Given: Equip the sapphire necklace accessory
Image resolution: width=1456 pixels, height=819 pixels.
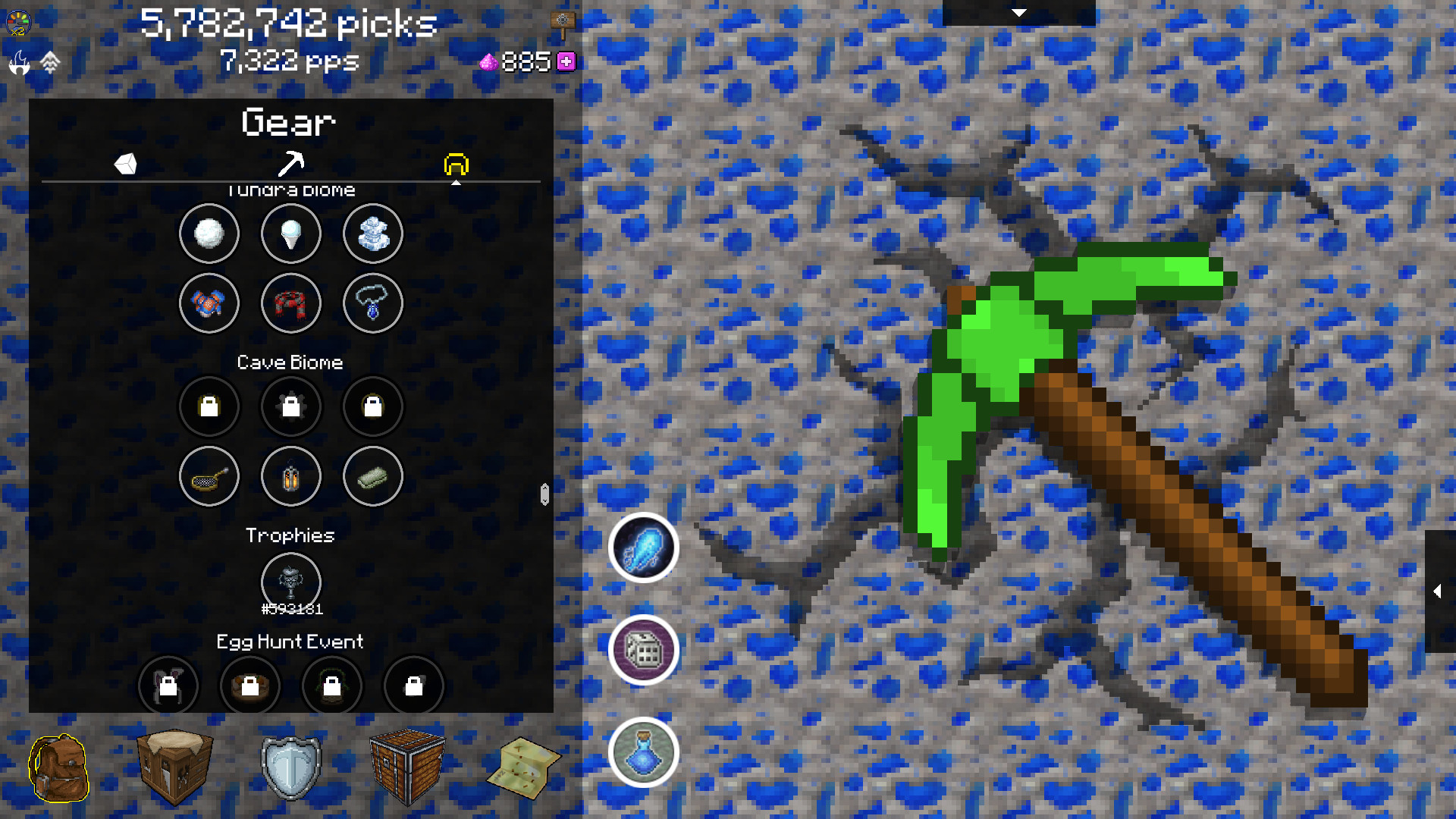Looking at the screenshot, I should click(x=373, y=303).
